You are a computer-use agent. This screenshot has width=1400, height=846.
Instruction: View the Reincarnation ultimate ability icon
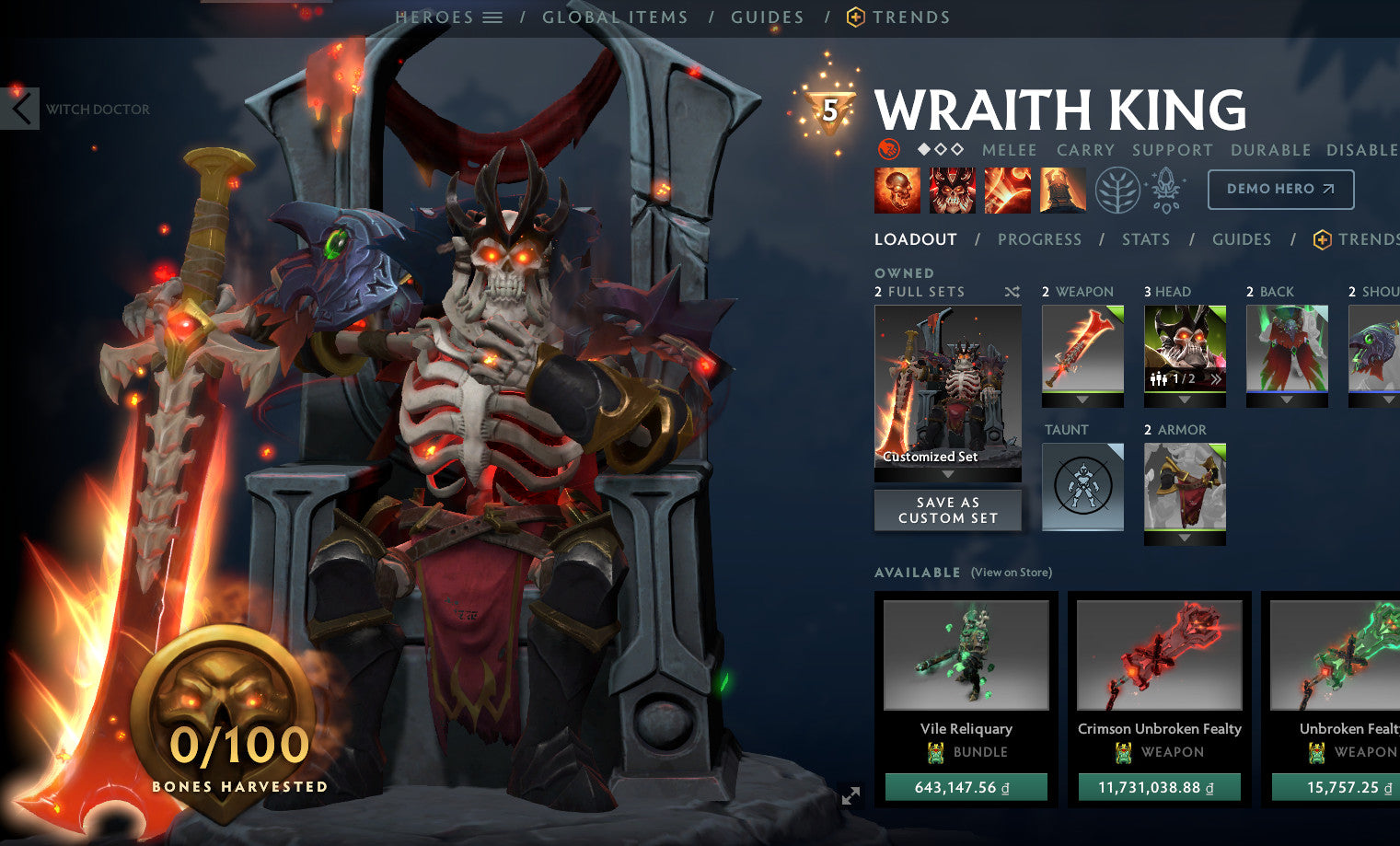(1064, 190)
